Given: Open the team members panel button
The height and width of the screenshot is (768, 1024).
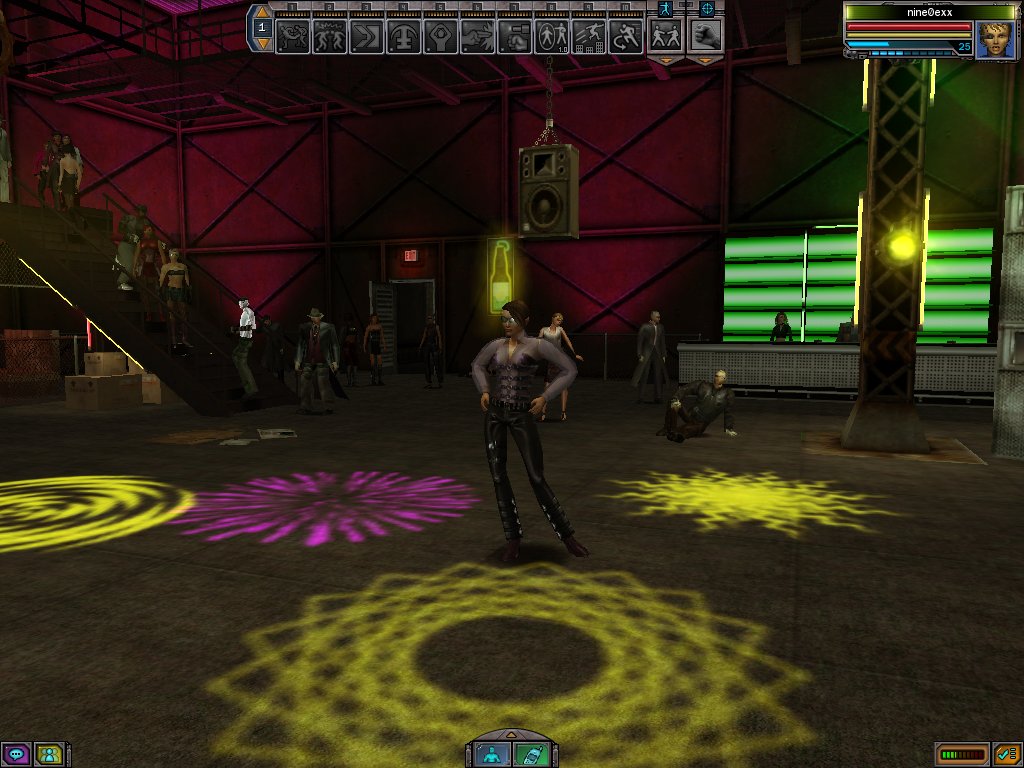Looking at the screenshot, I should coord(47,754).
